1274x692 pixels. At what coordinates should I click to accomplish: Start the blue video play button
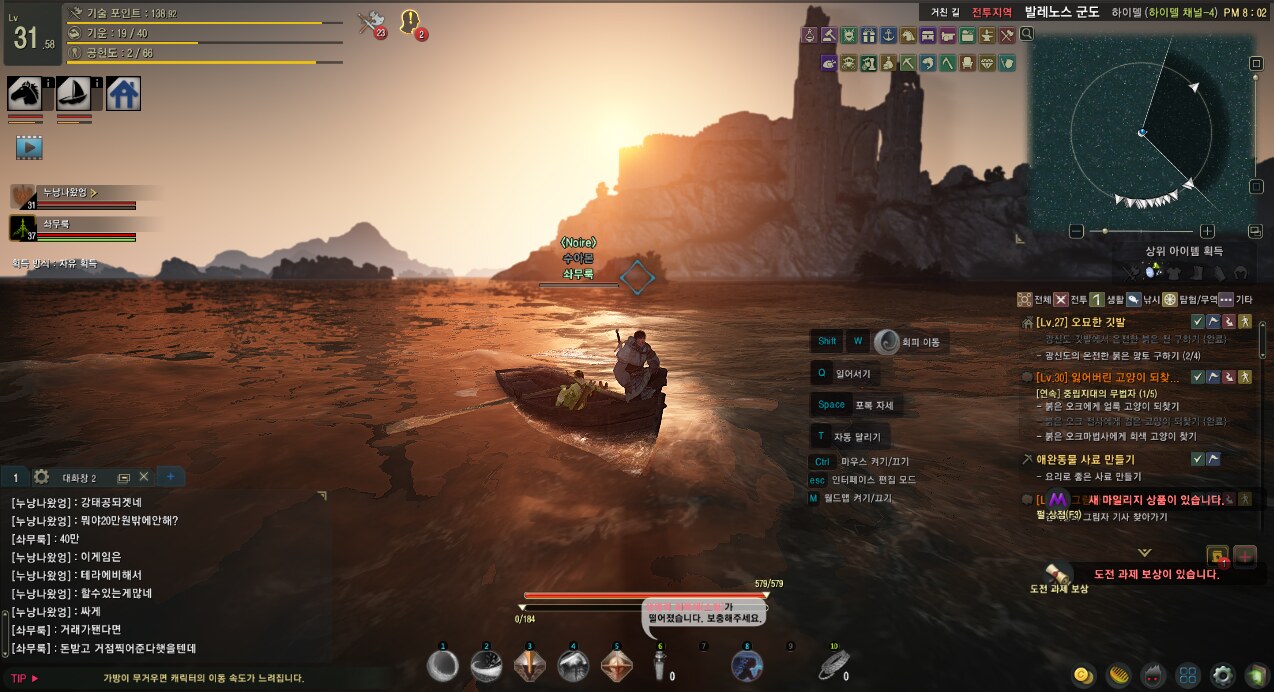tap(29, 148)
